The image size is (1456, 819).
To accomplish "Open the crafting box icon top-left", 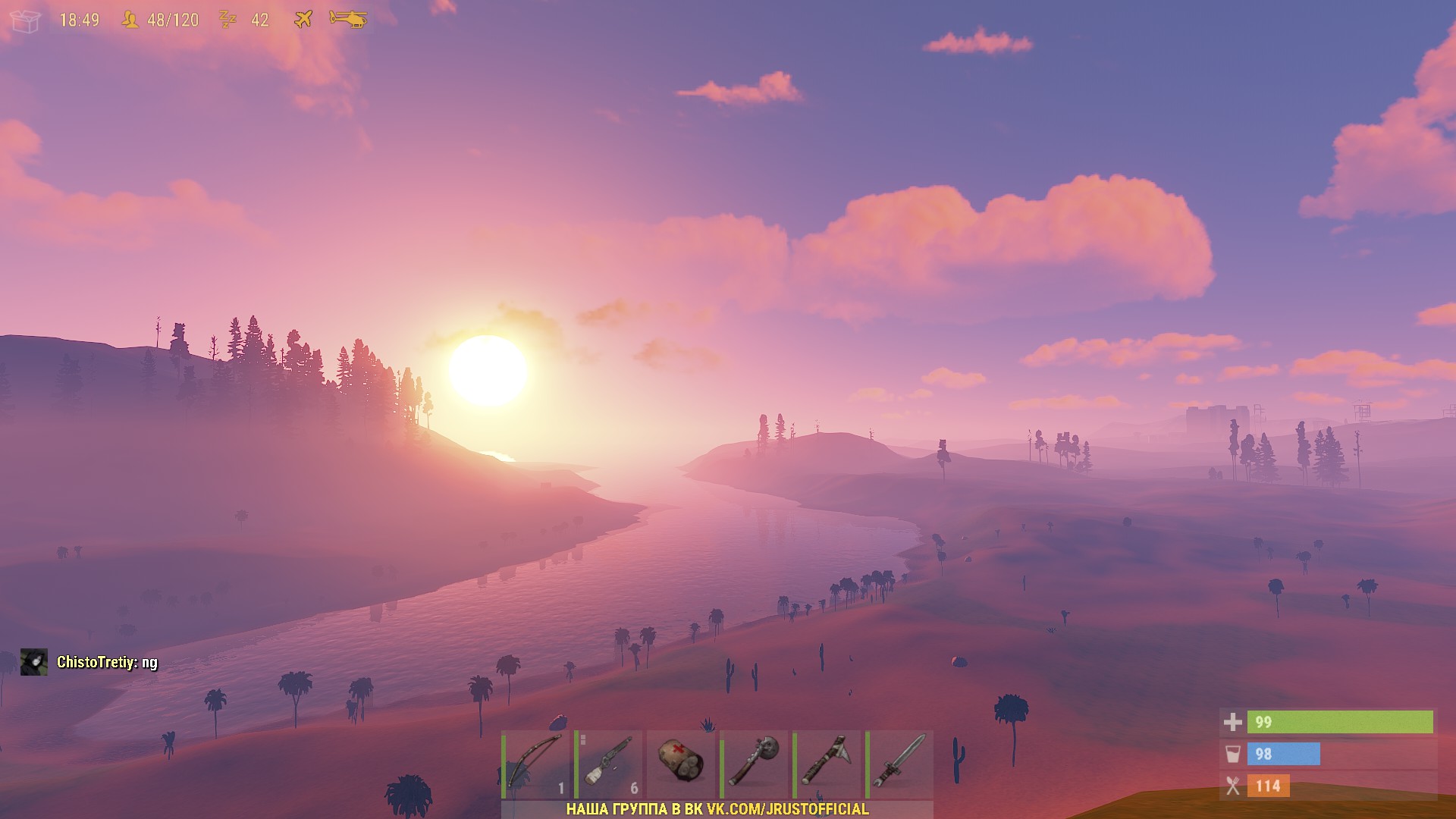I will click(26, 20).
